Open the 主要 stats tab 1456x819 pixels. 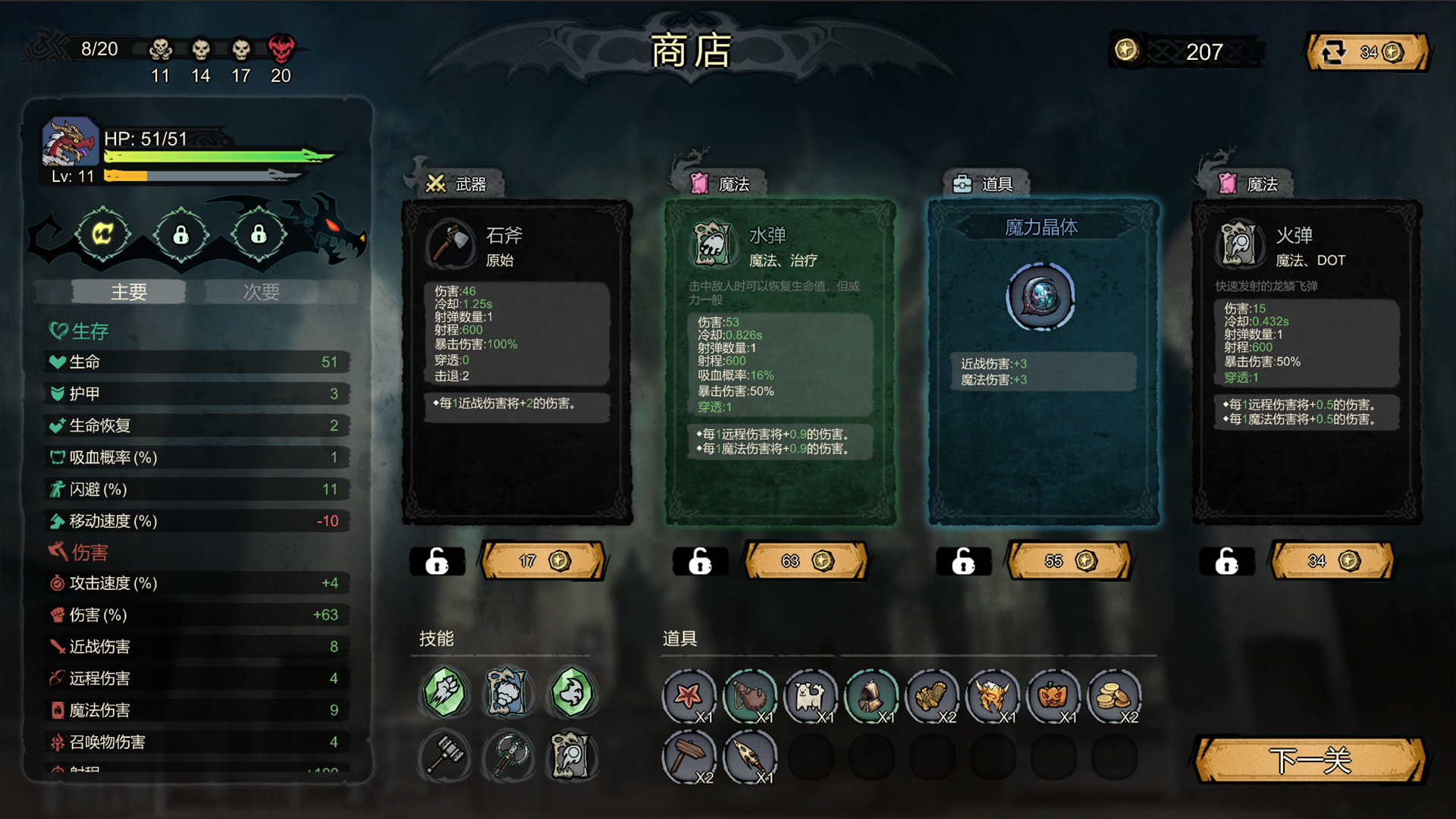point(129,291)
